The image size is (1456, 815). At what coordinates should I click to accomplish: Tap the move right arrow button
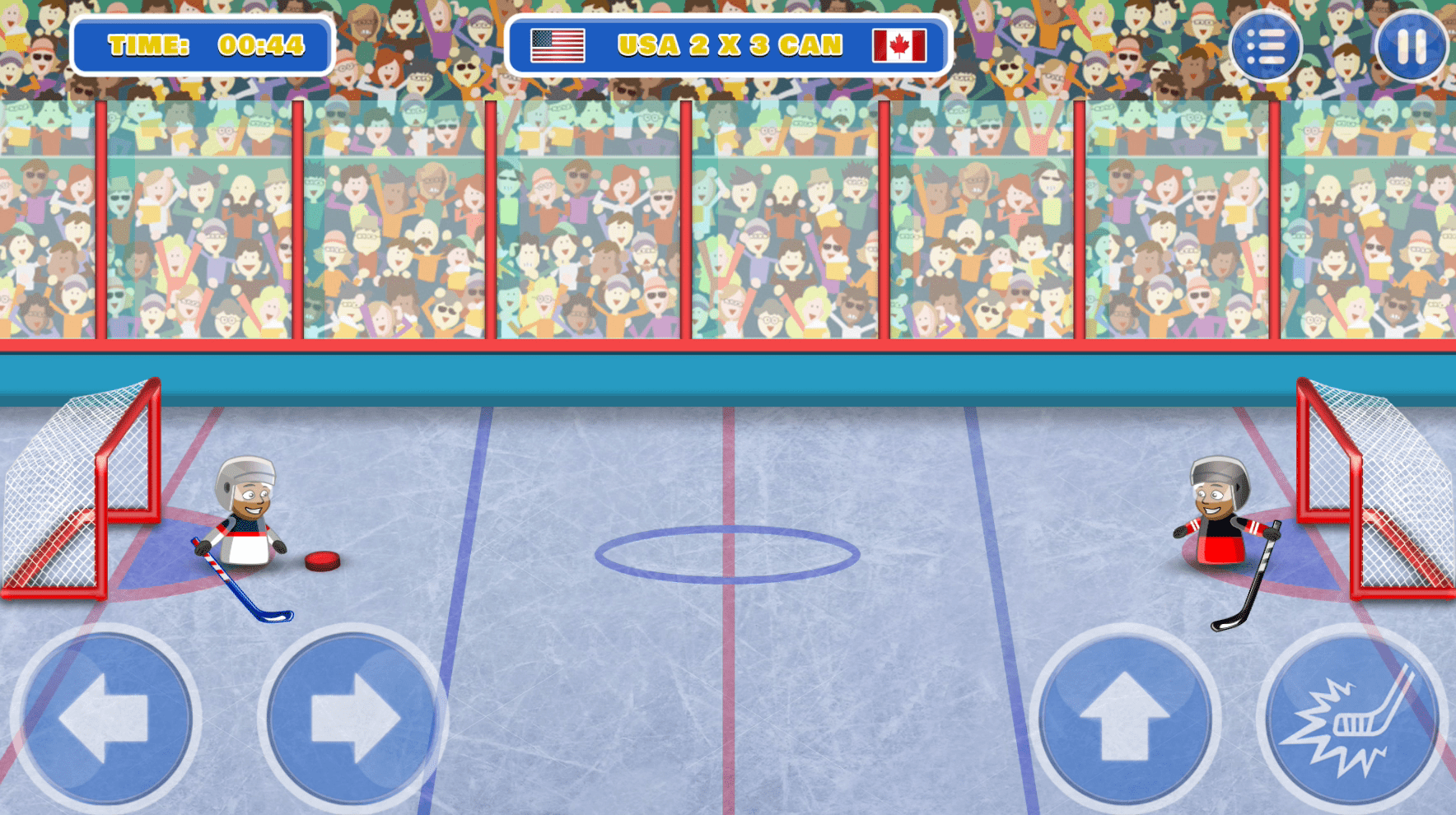click(x=352, y=718)
